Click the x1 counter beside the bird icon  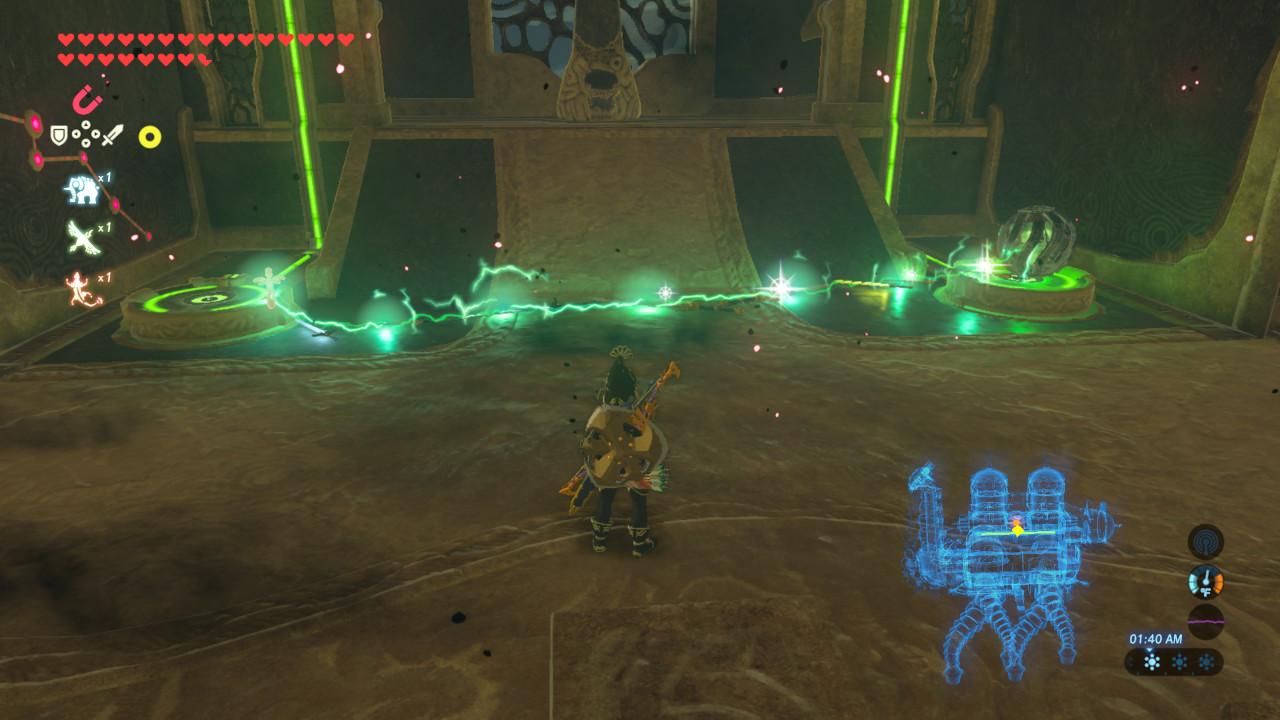tap(102, 229)
